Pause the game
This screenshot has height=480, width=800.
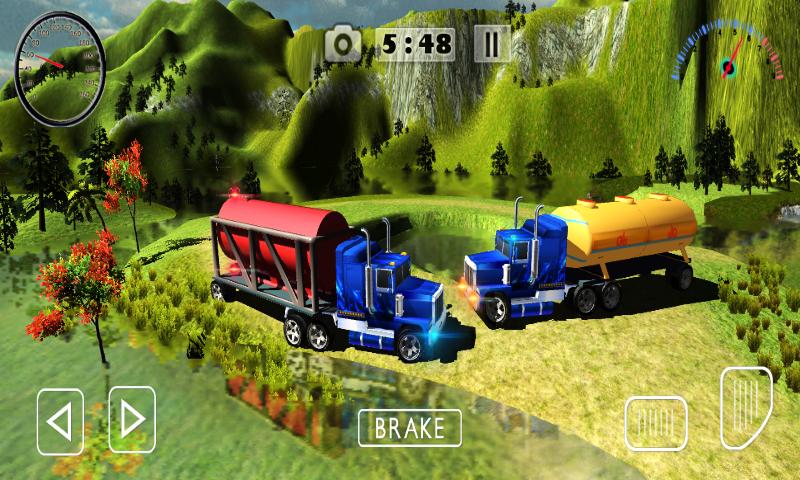pyautogui.click(x=492, y=43)
